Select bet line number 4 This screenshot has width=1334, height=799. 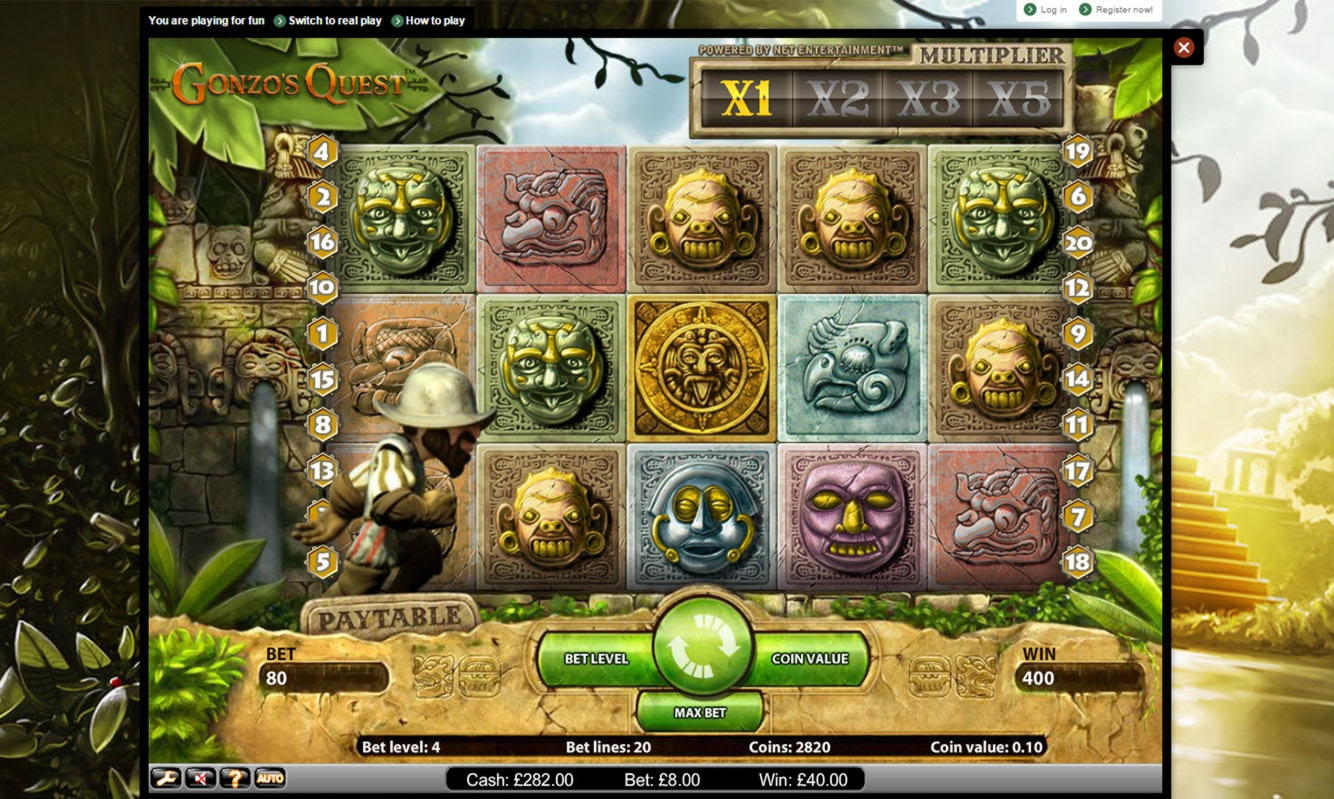click(x=322, y=153)
